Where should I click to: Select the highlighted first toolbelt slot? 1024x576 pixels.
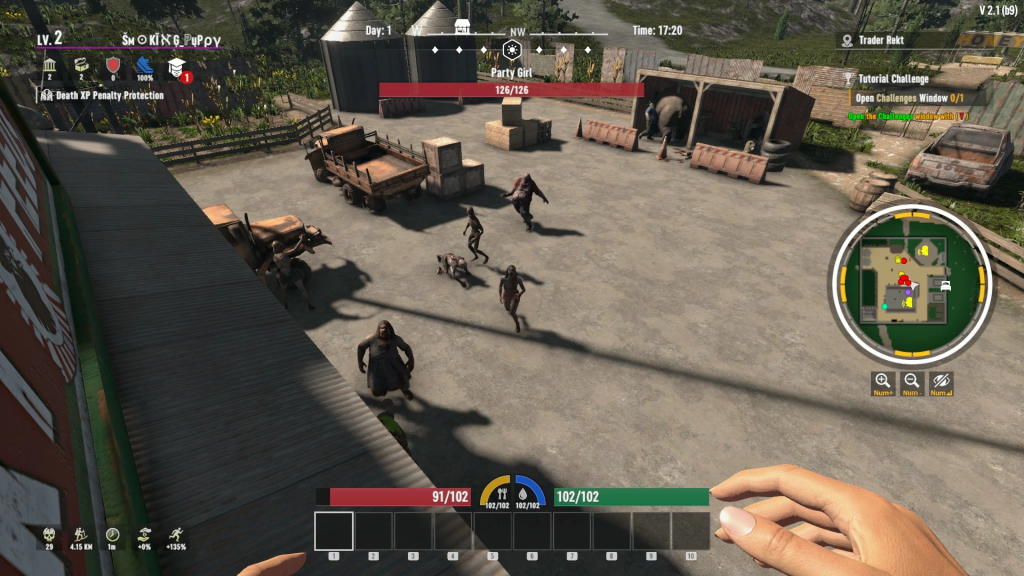(334, 531)
